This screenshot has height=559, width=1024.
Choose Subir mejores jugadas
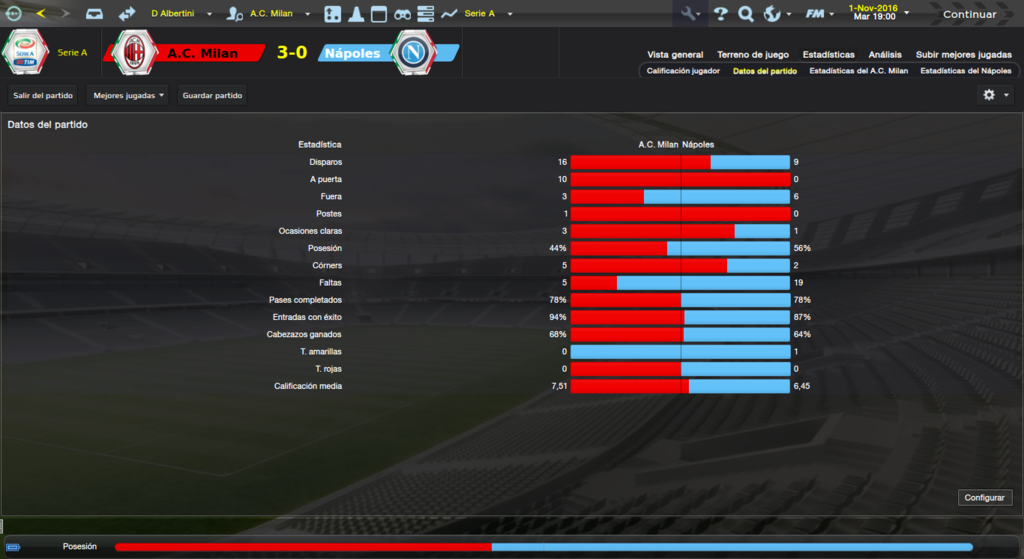pos(963,55)
